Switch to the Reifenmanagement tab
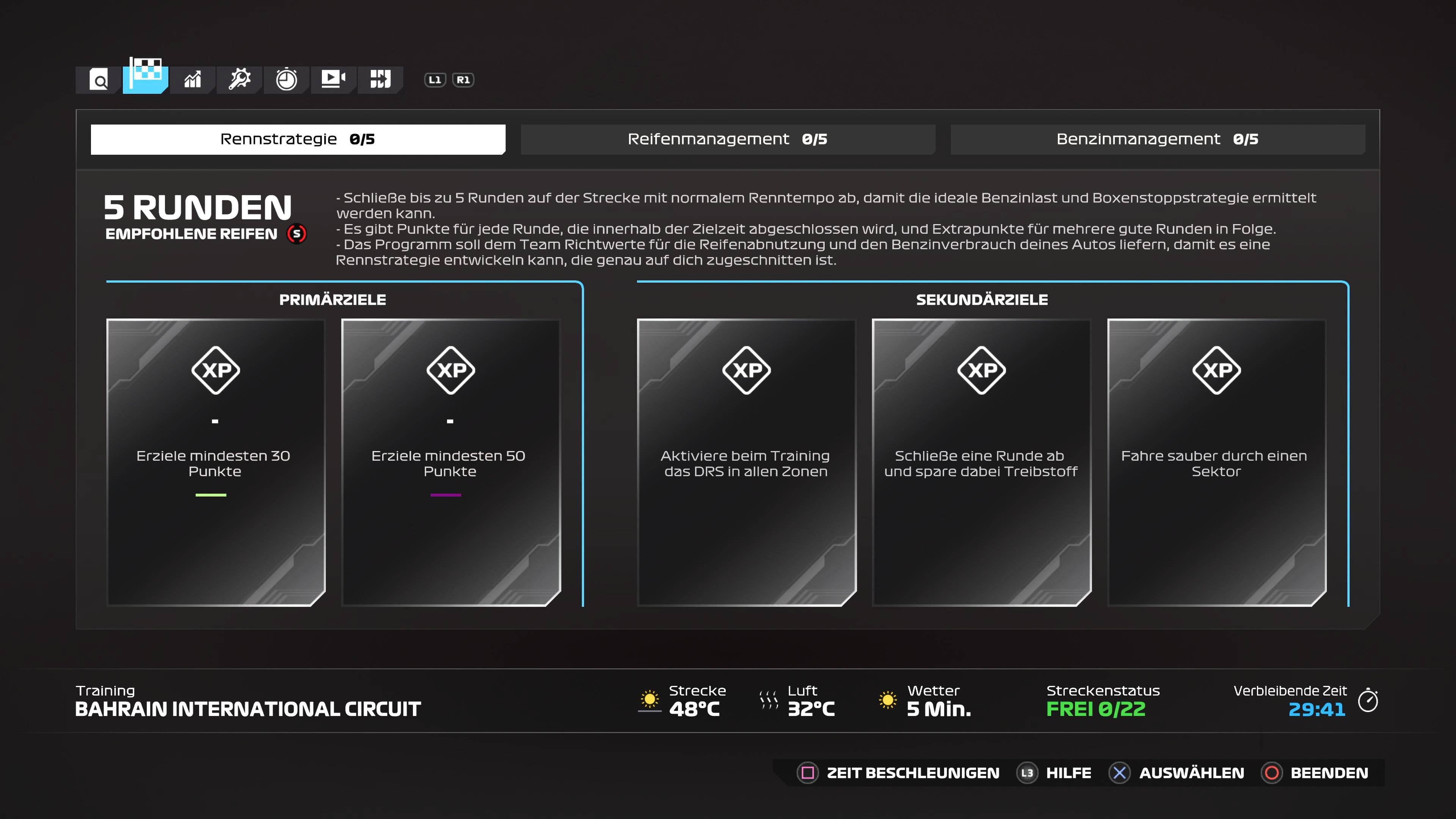 pos(728,138)
